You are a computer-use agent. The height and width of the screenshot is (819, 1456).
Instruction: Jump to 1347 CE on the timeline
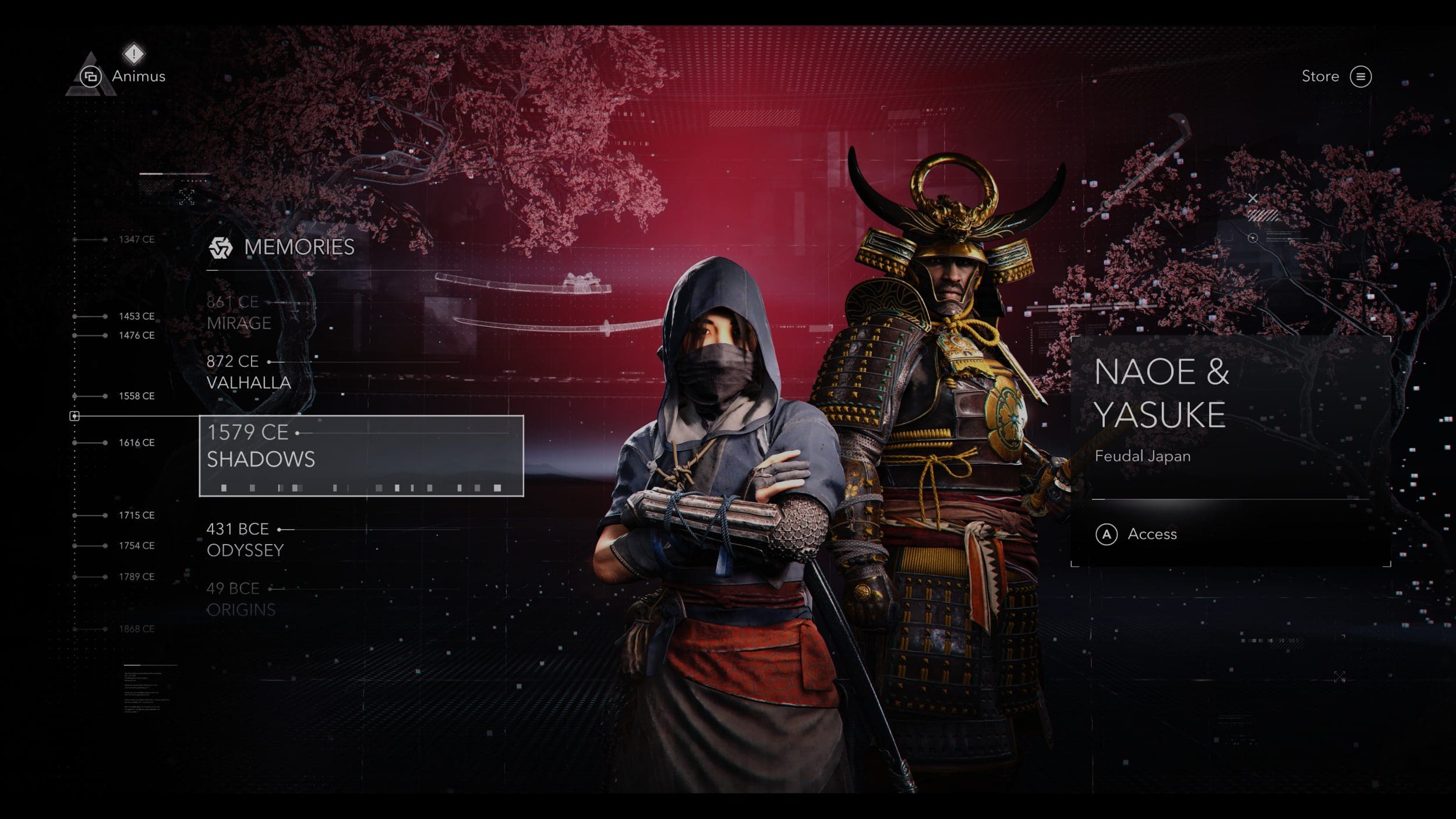pos(136,239)
